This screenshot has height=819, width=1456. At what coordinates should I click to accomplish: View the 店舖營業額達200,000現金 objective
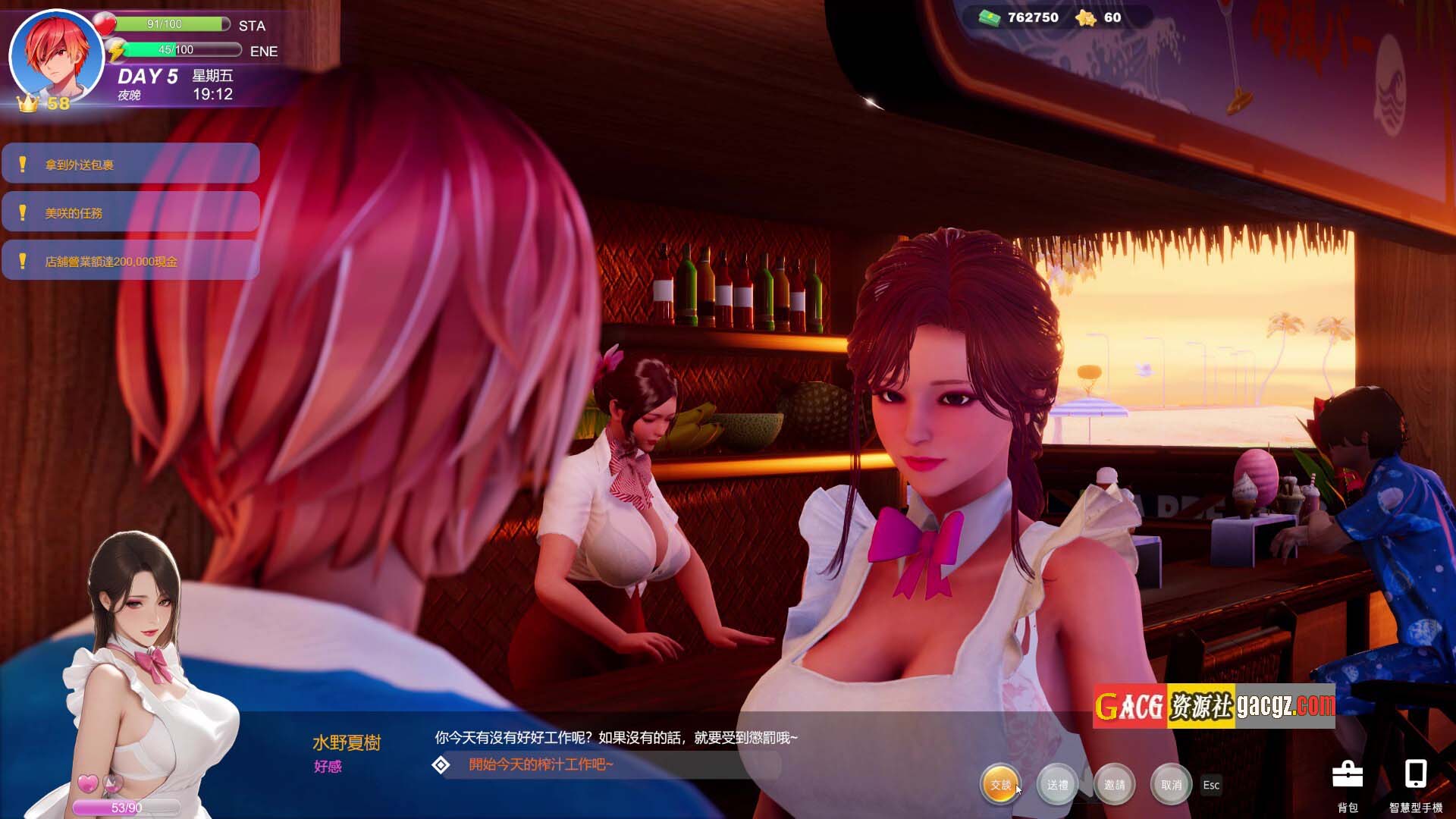click(x=130, y=261)
